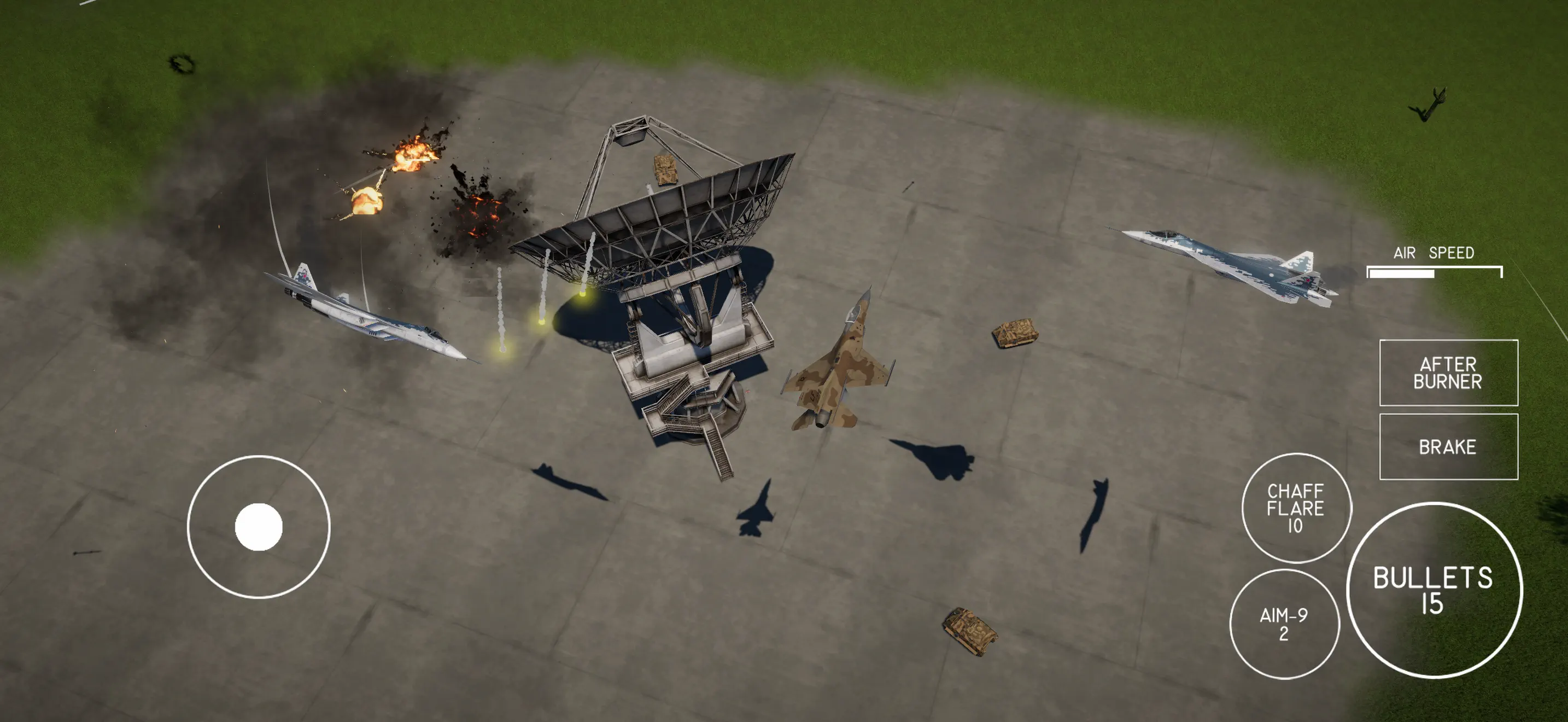1568x722 pixels.
Task: Click the AIR SPEED gauge bar
Action: click(x=1434, y=274)
